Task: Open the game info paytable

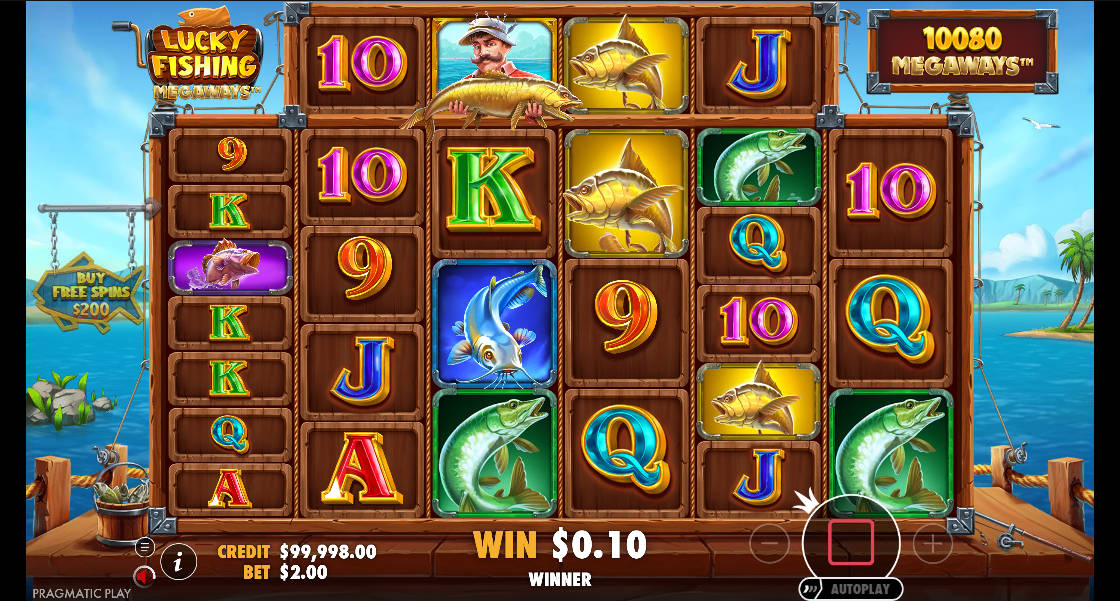Action: coord(178,563)
